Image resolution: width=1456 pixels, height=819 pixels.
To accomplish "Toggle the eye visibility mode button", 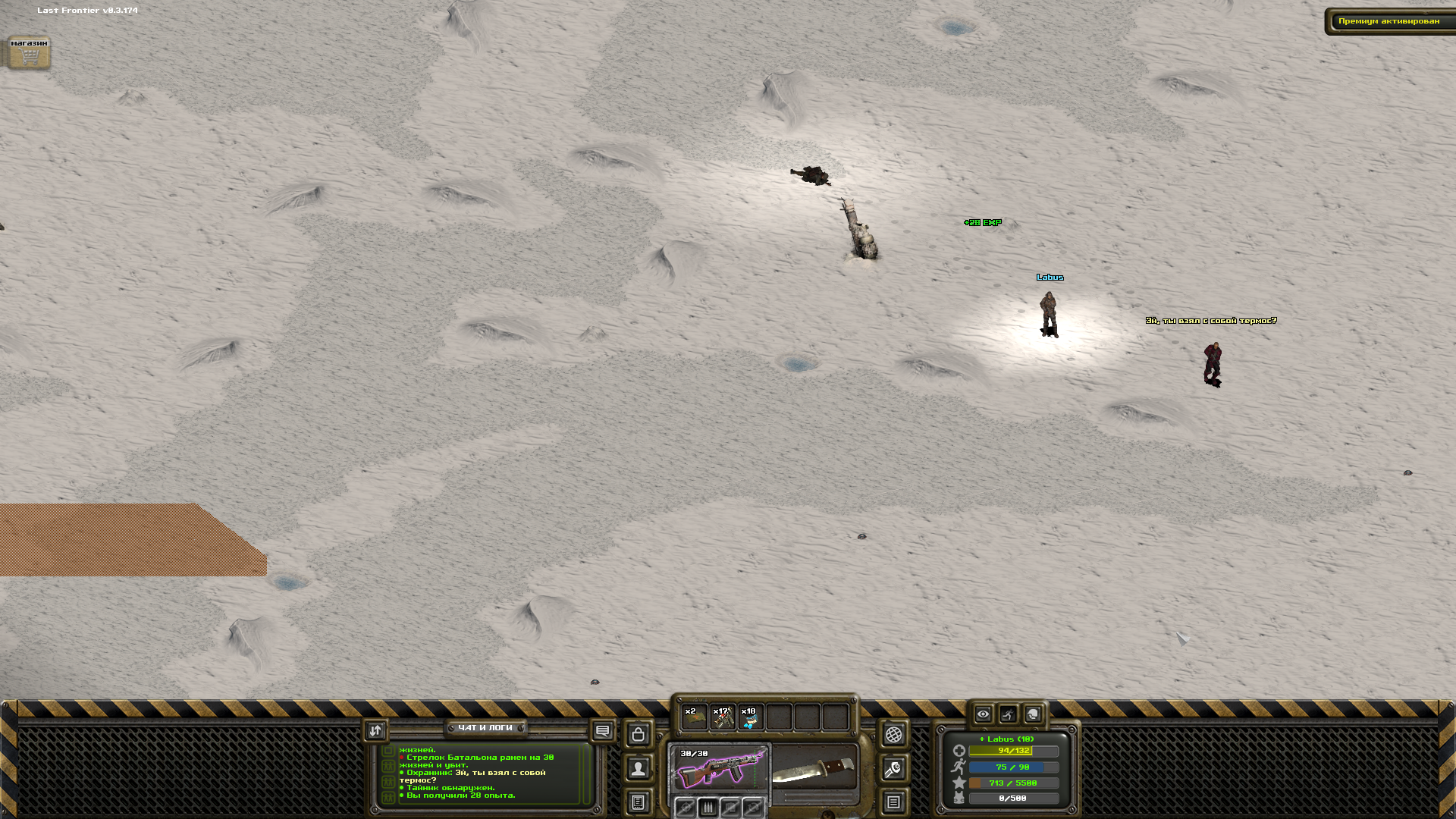I will [x=983, y=714].
